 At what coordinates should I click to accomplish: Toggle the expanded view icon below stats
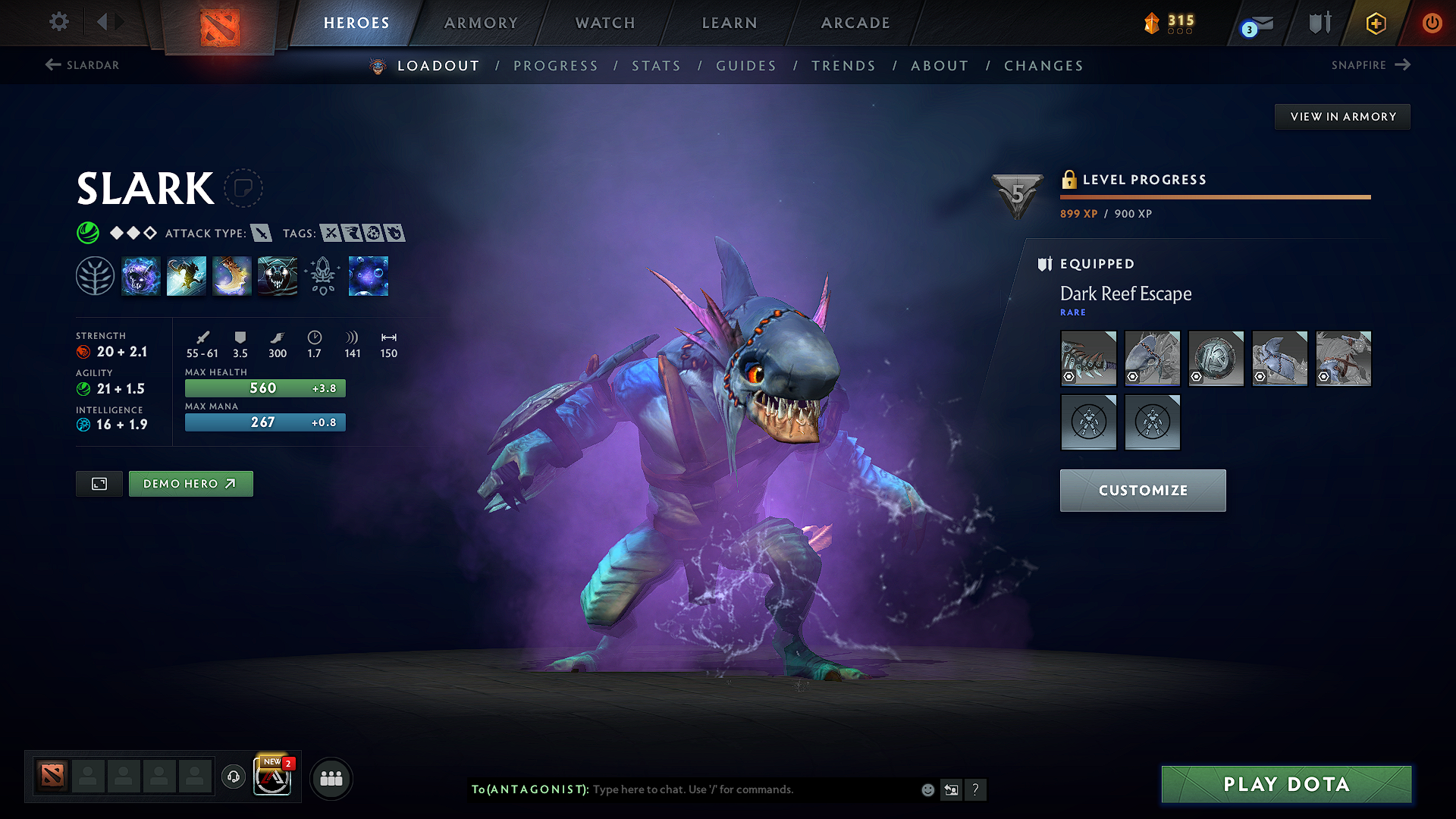[99, 483]
